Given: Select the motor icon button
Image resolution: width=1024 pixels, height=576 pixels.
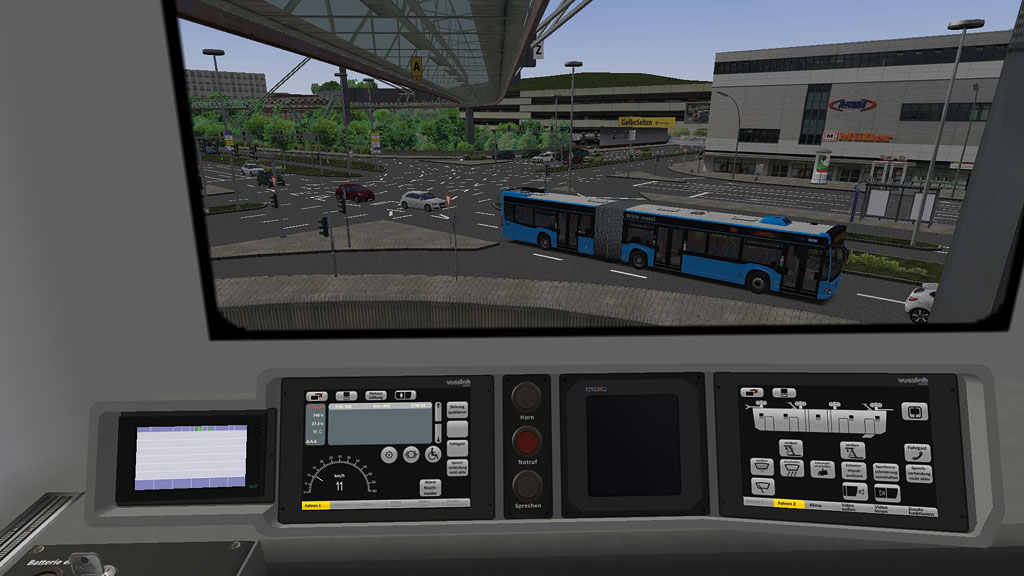Looking at the screenshot, I should pos(412,454).
